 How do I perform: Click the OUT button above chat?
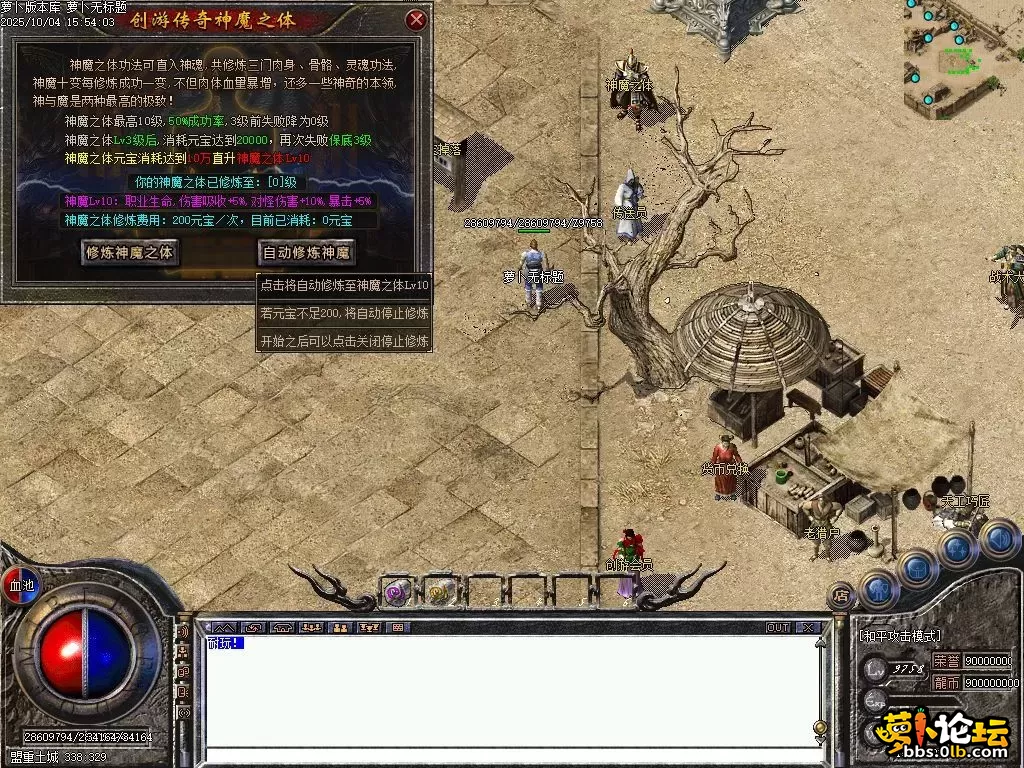[777, 628]
